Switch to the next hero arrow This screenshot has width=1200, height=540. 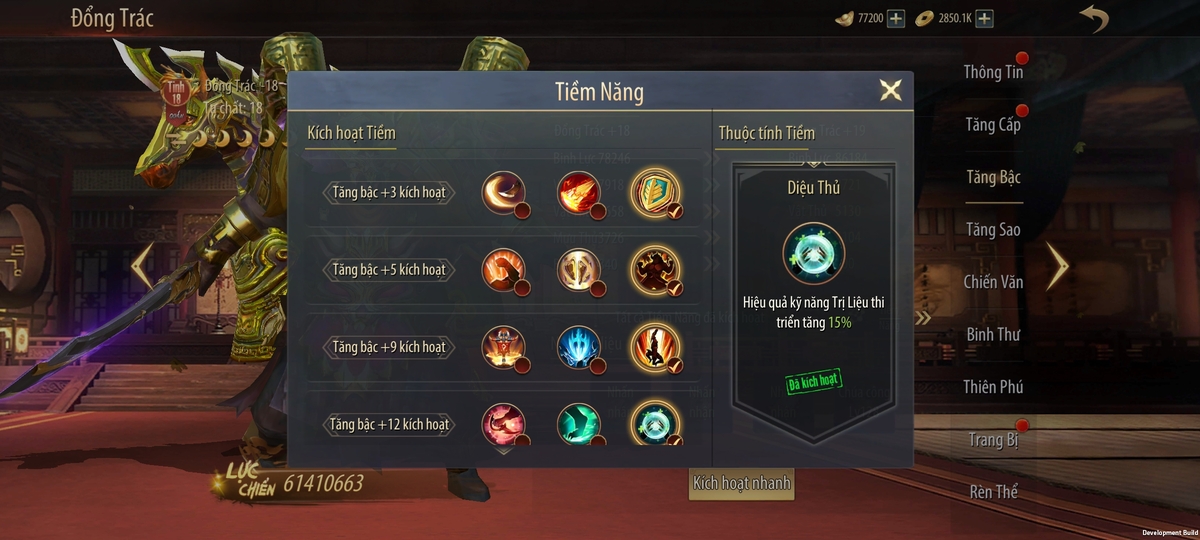[x=1057, y=265]
